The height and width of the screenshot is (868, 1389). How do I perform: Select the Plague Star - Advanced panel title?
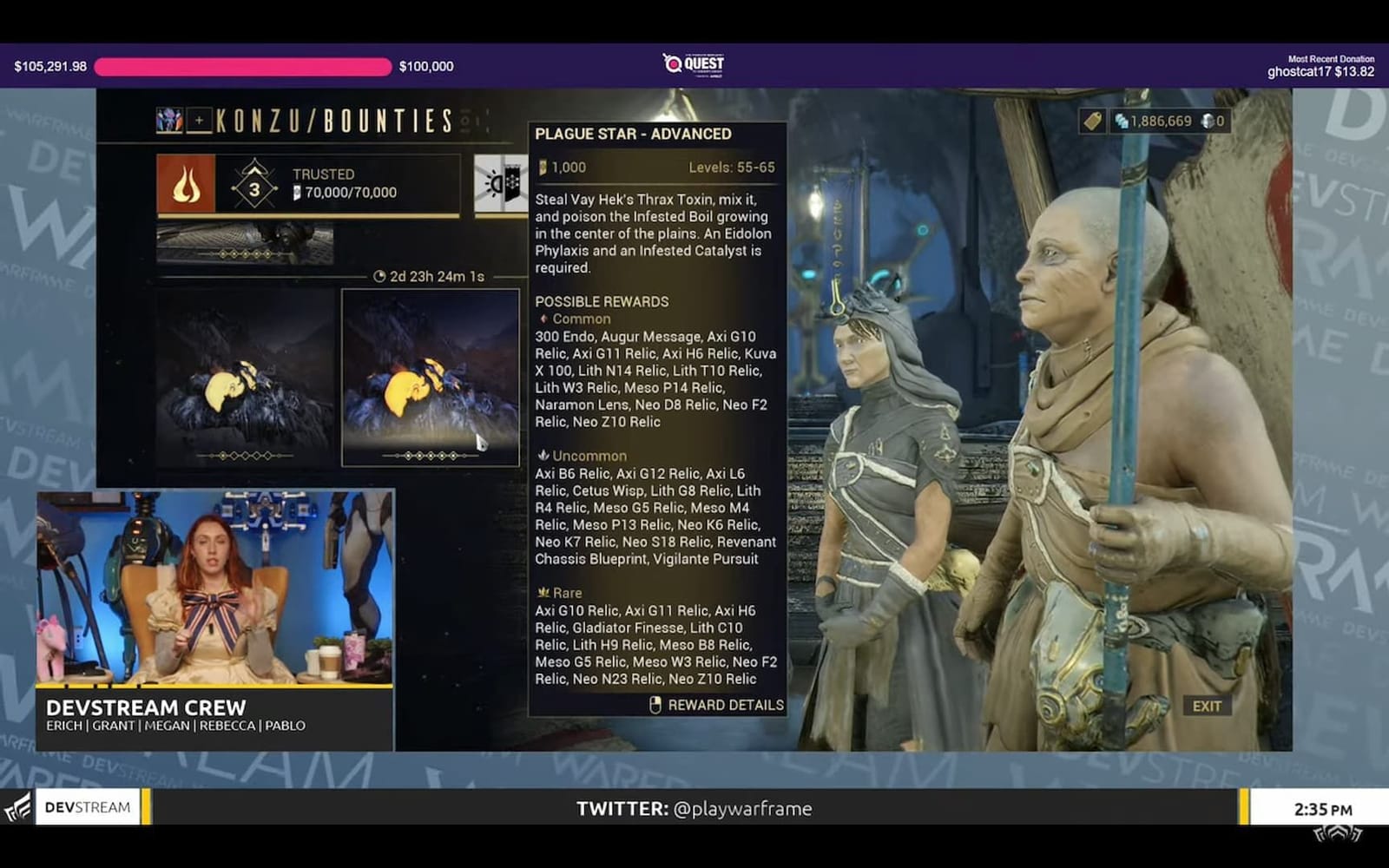tap(635, 134)
